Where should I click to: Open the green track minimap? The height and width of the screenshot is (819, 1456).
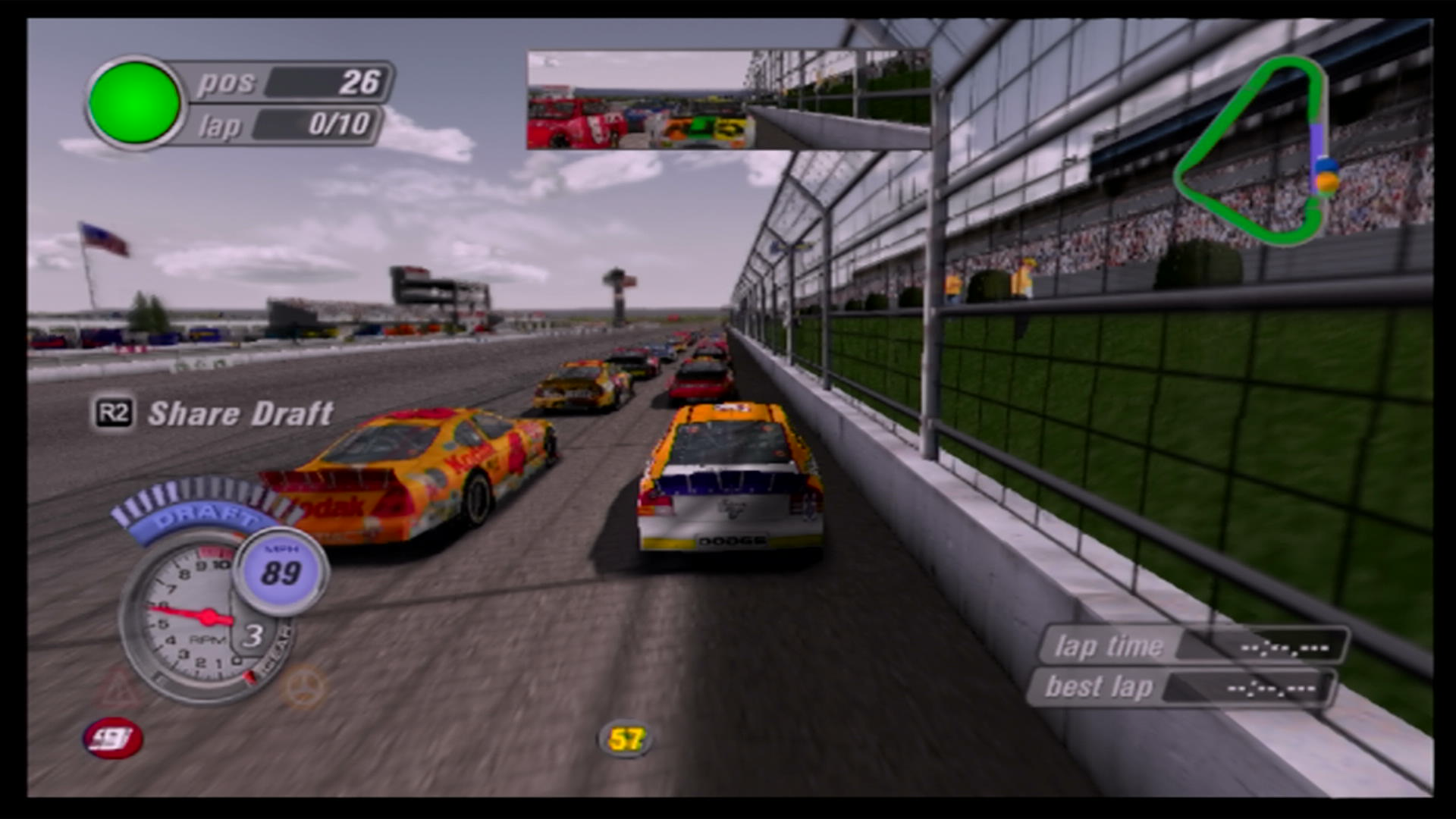click(1255, 152)
